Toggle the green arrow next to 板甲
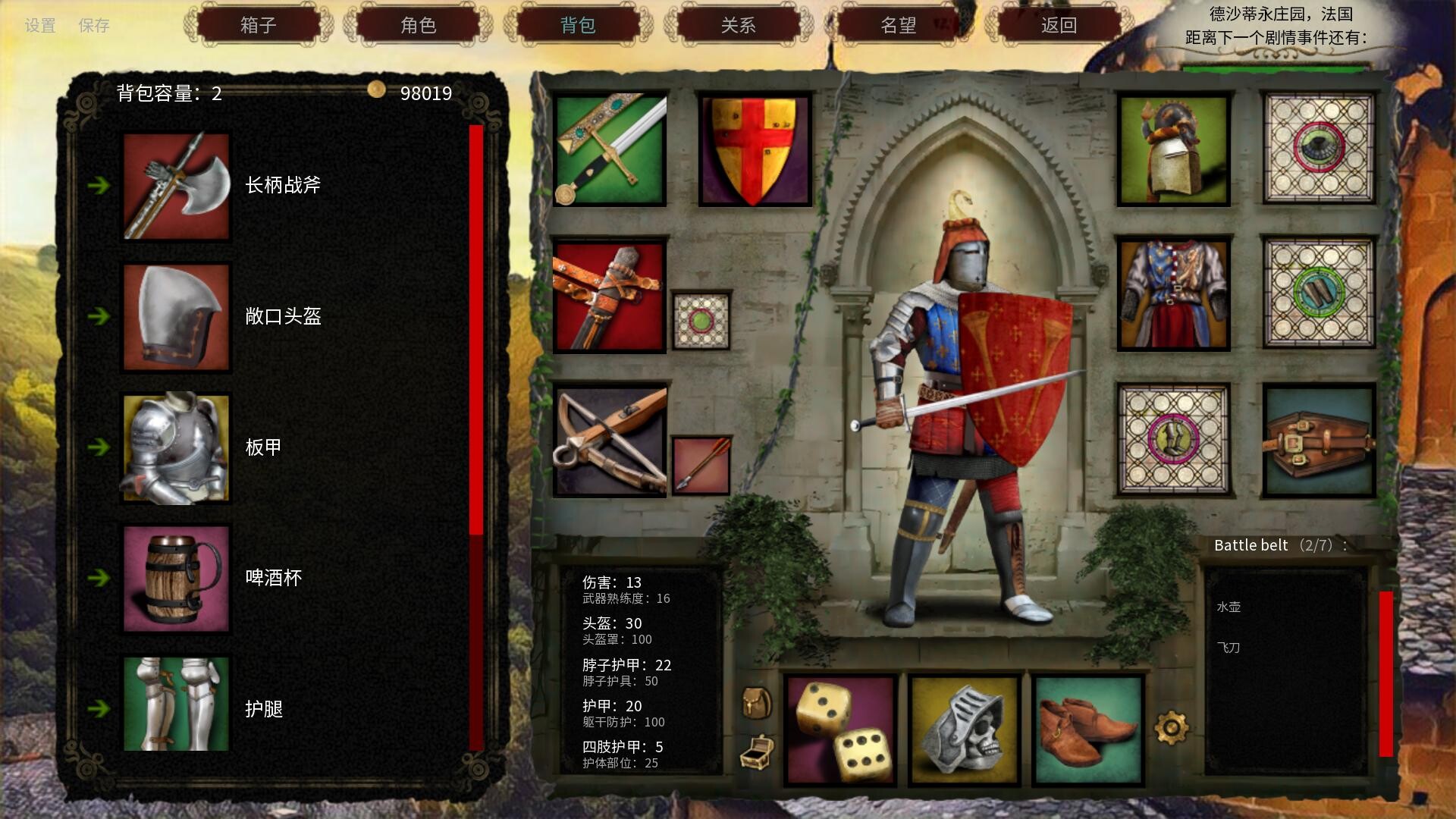Viewport: 1456px width, 819px height. click(100, 448)
